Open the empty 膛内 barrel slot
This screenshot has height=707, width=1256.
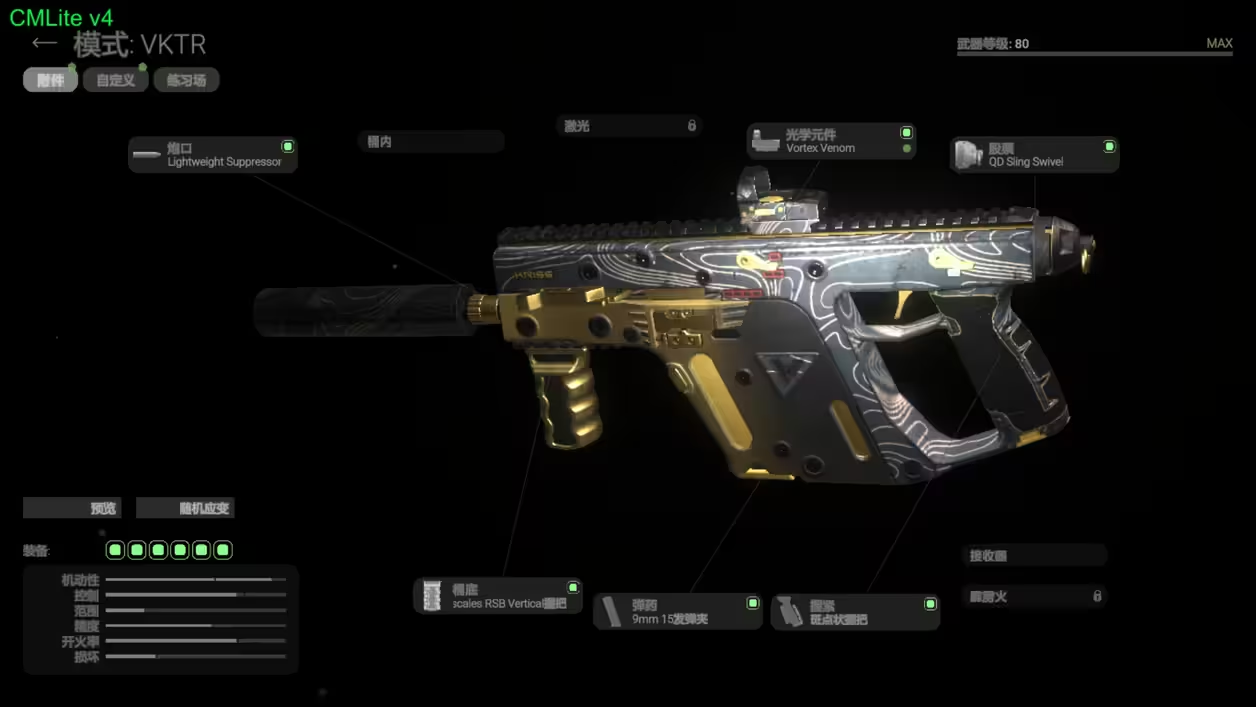(430, 142)
